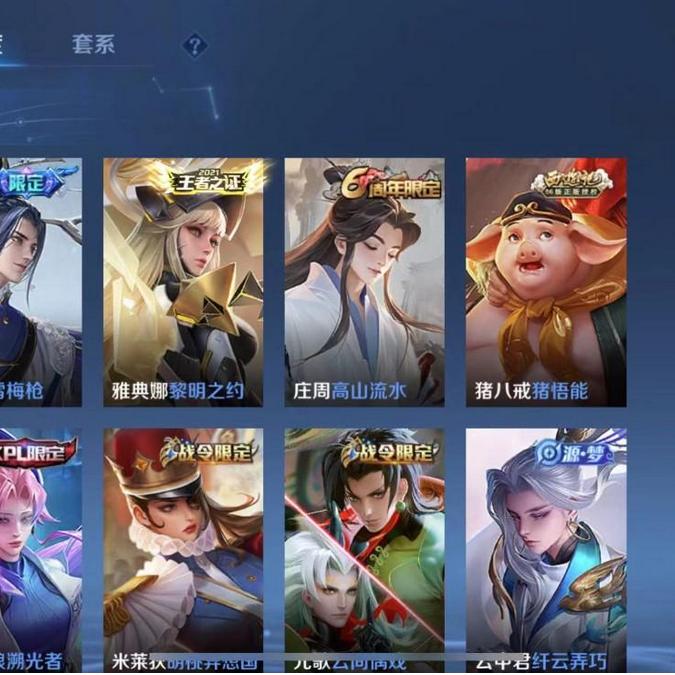675x675 pixels.
Task: Open the question mark help icon
Action: [x=195, y=45]
